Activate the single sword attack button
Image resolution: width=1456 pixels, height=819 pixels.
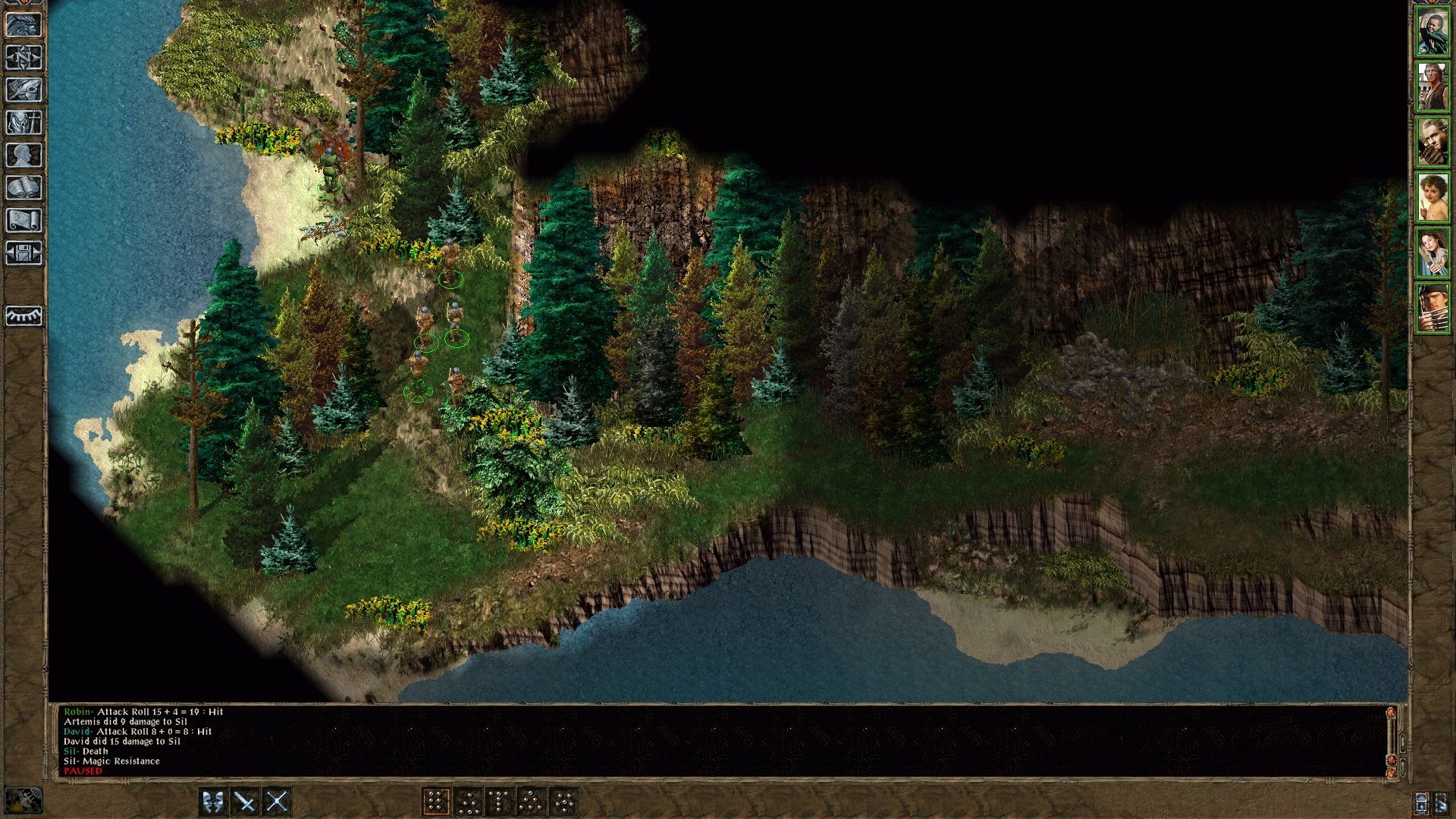coord(245,802)
